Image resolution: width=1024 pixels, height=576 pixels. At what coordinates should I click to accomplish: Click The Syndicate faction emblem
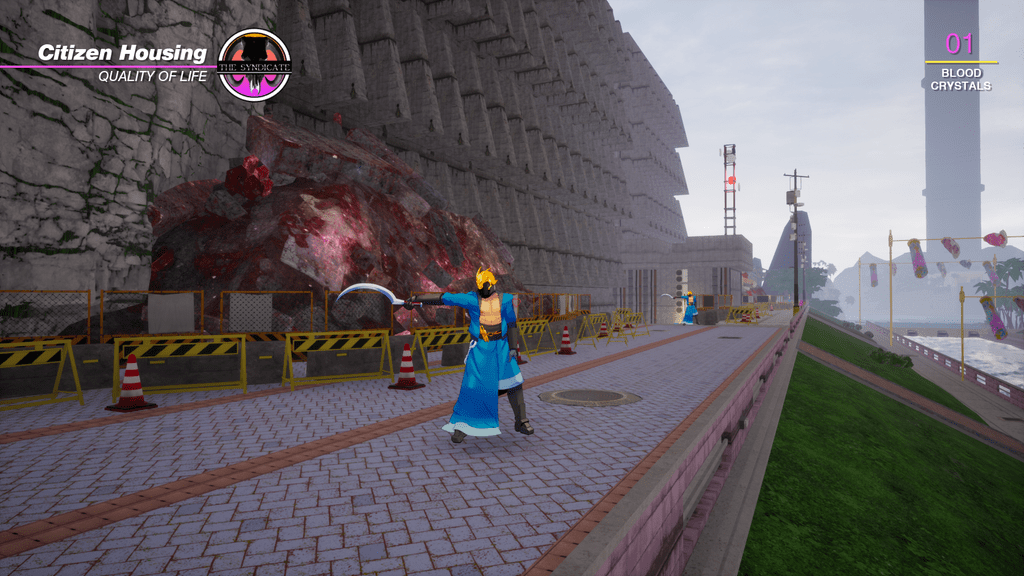point(254,65)
